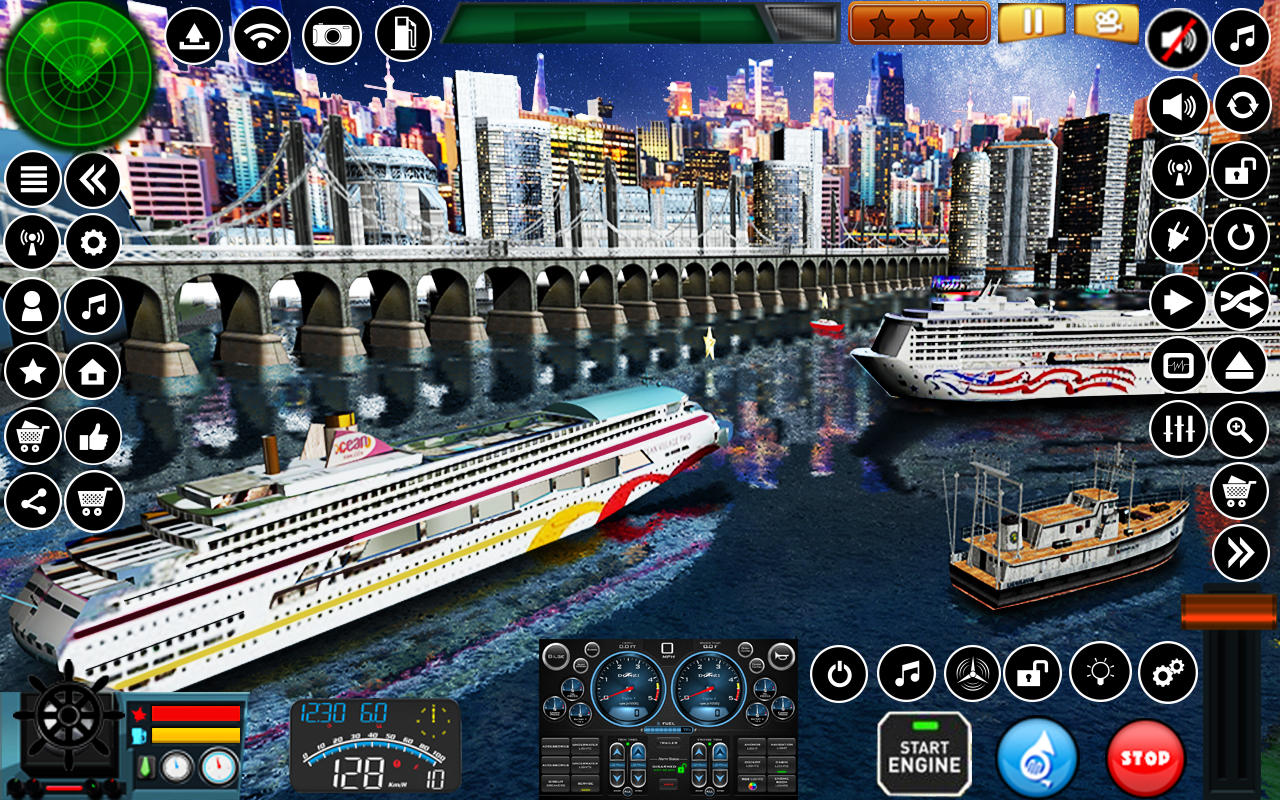Click the trim tab up arrow

[x=616, y=752]
